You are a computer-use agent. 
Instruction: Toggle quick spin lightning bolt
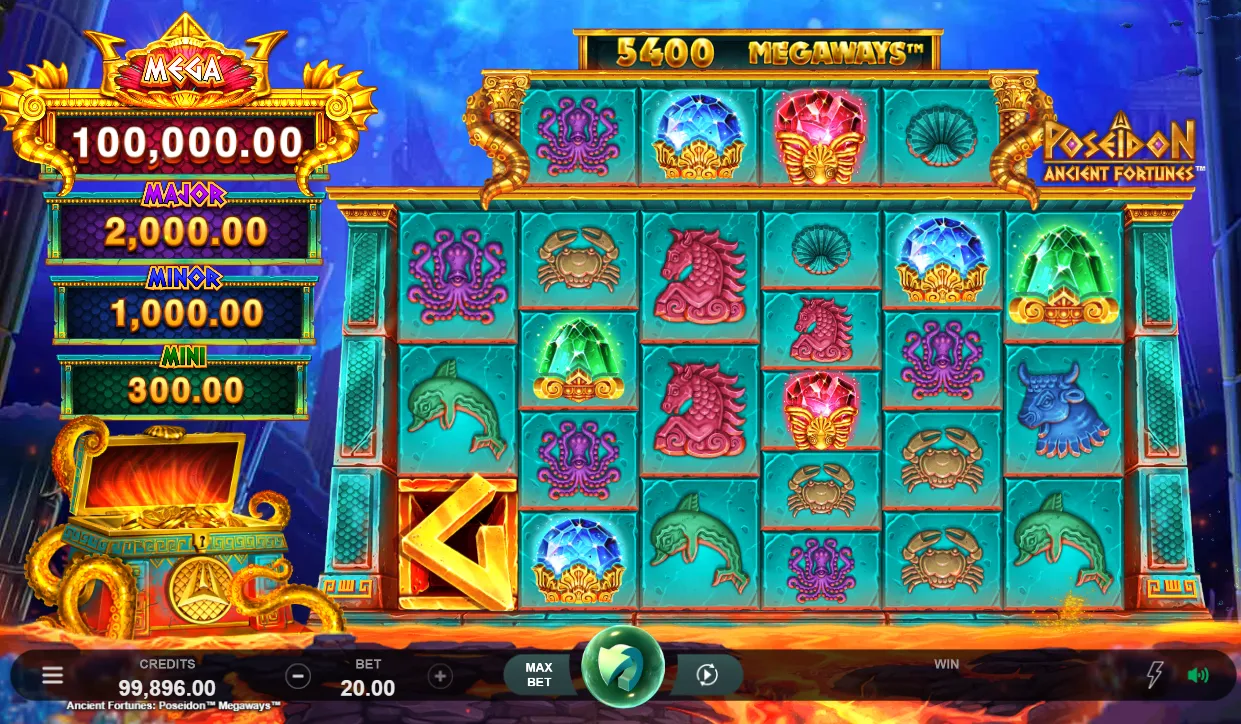coord(1155,675)
